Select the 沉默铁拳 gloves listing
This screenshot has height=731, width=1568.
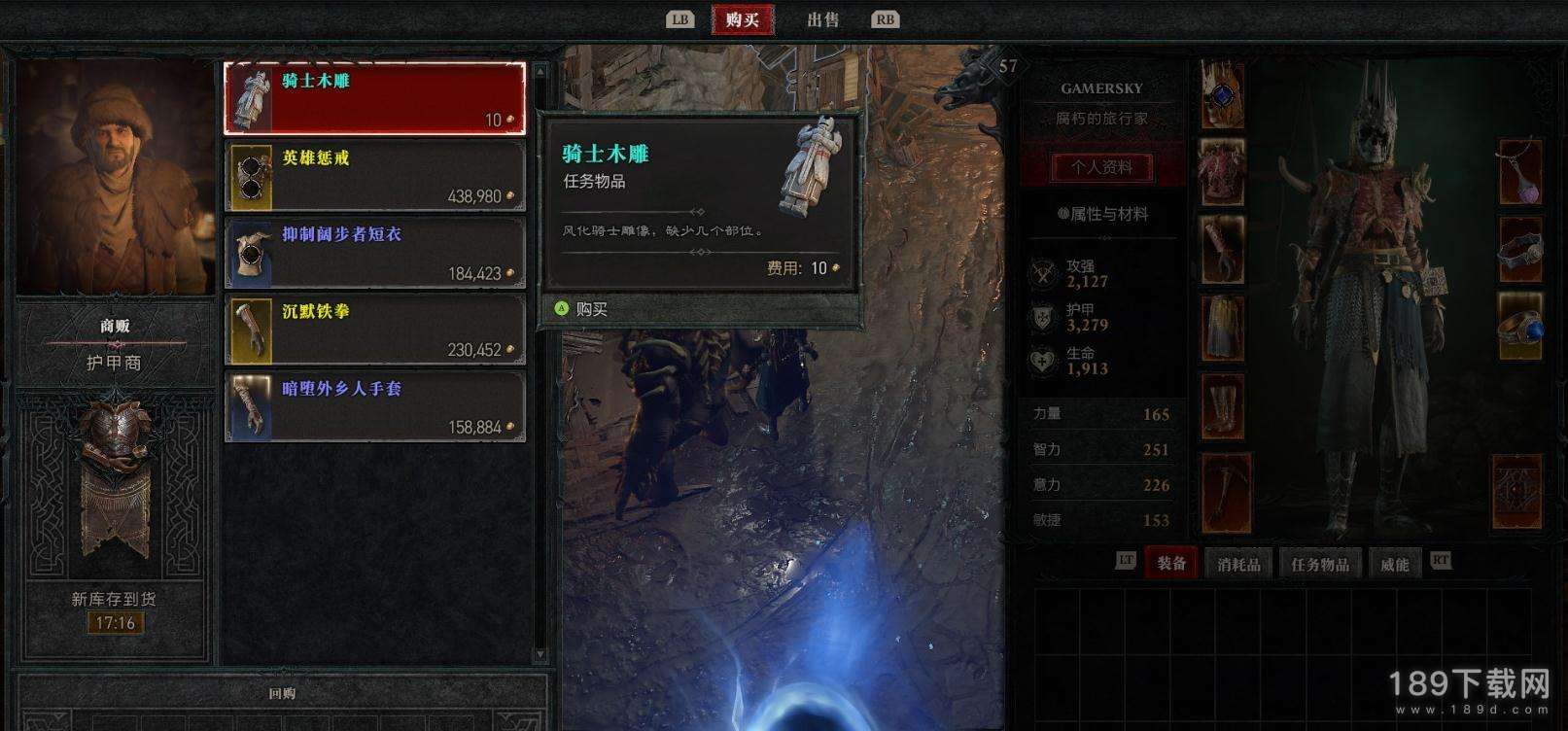coord(375,330)
